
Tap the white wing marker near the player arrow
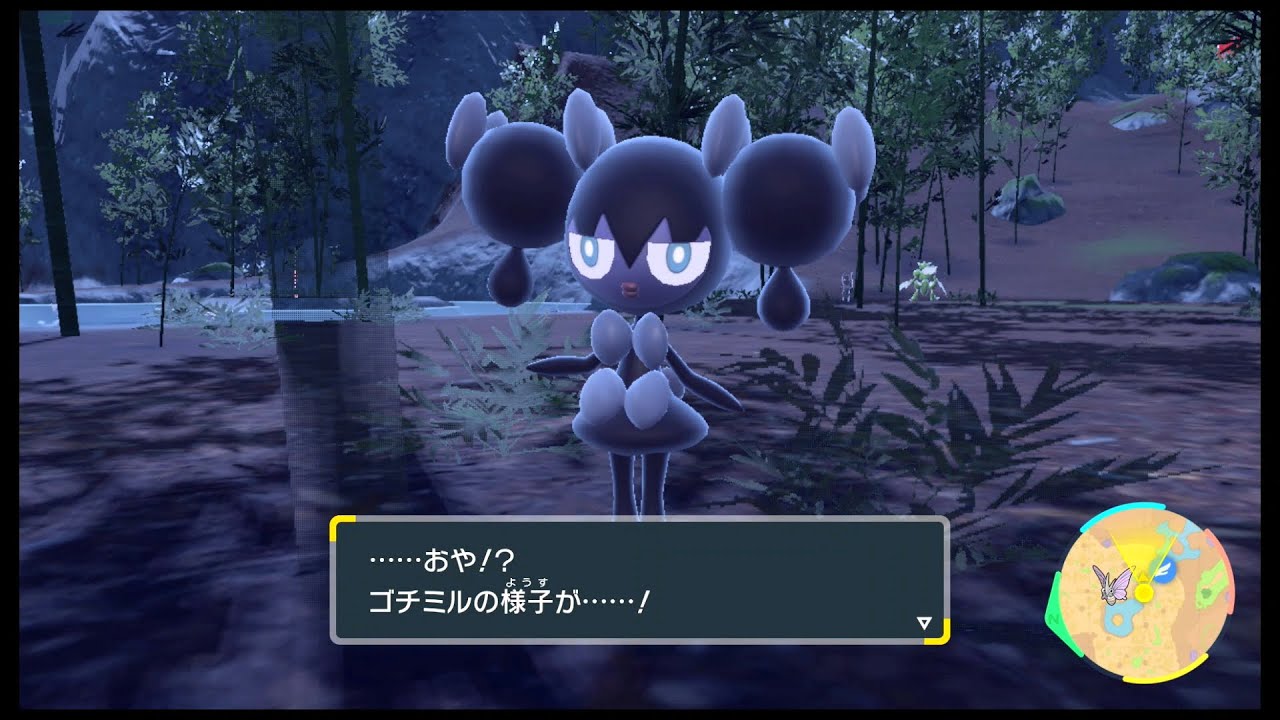point(1164,570)
